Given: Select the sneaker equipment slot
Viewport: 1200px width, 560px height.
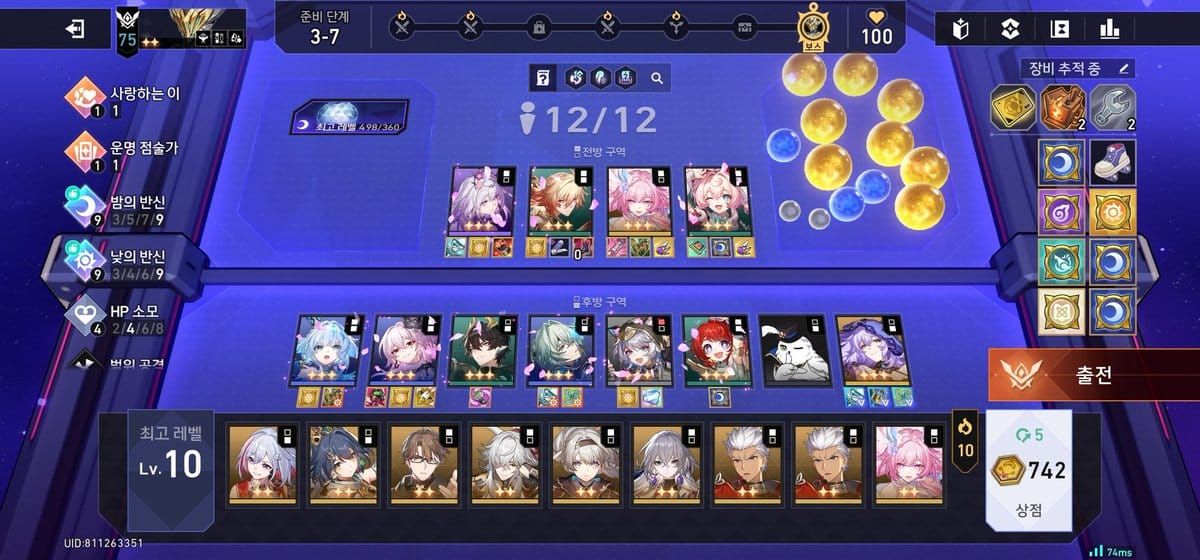Looking at the screenshot, I should [x=1110, y=160].
